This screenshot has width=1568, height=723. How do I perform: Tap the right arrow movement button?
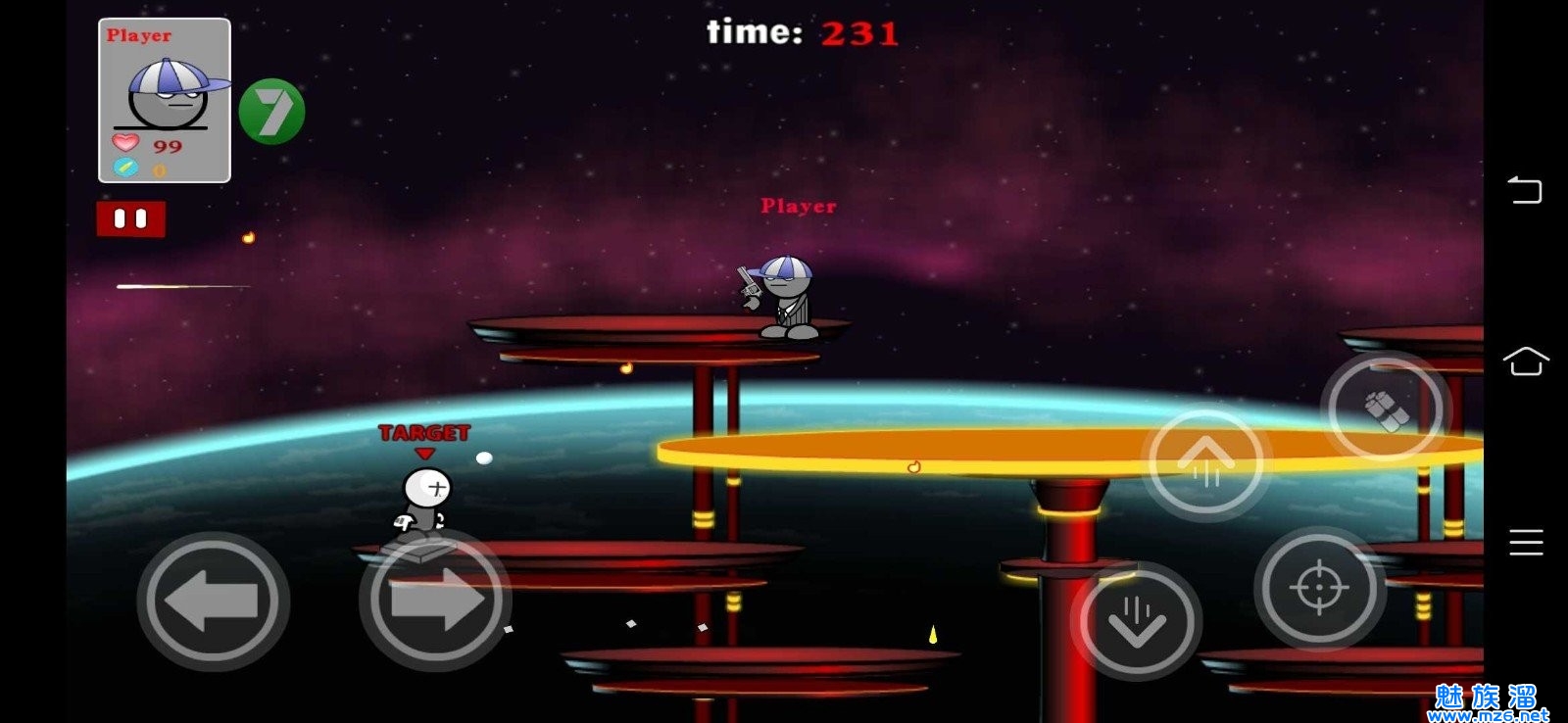(x=435, y=600)
